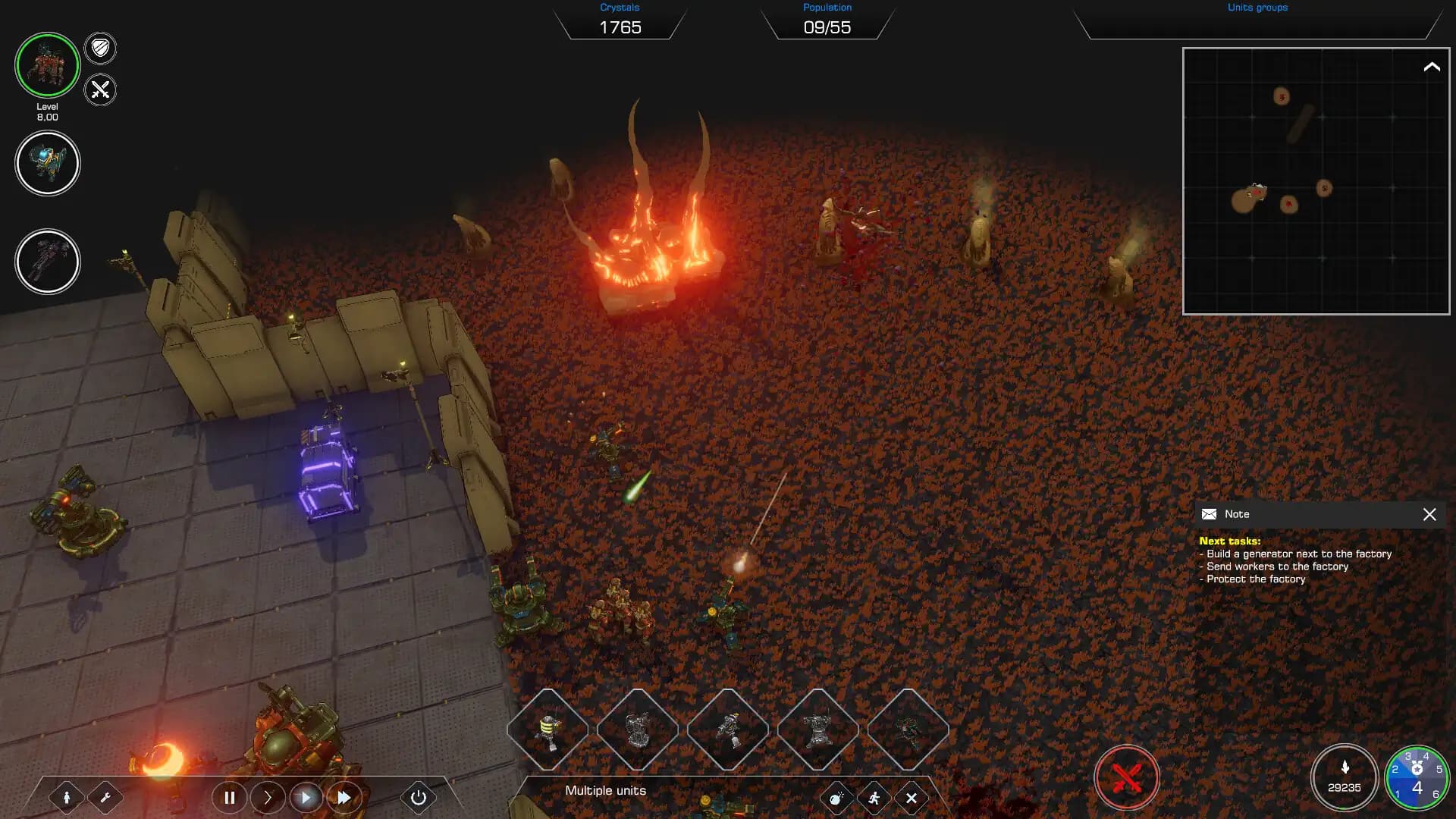
Task: Open the Crystals counter tab
Action: (x=620, y=7)
